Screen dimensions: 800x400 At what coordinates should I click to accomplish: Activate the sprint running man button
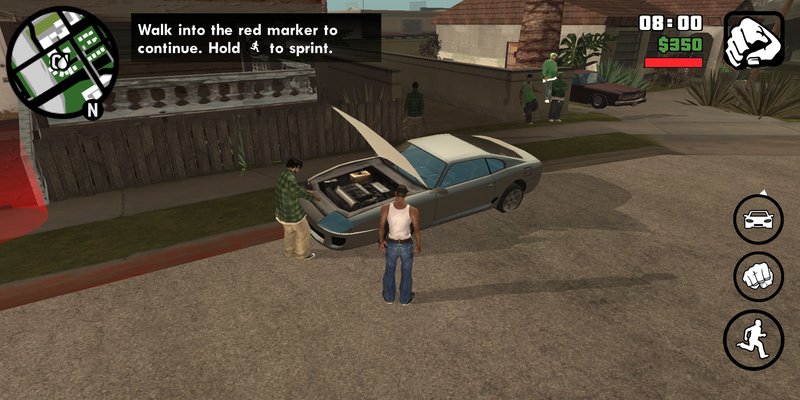[x=753, y=340]
